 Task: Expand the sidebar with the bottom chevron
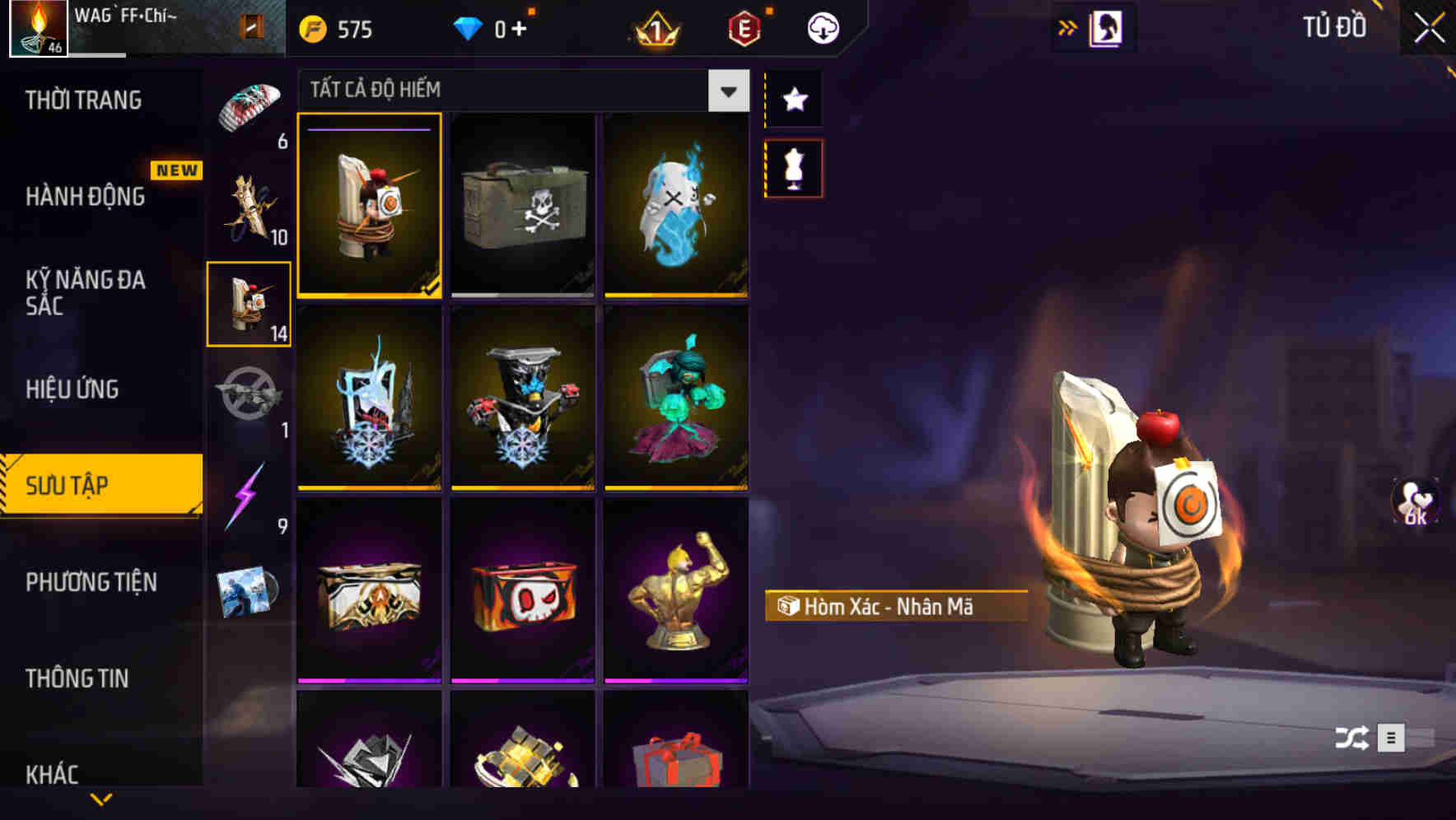click(x=101, y=799)
